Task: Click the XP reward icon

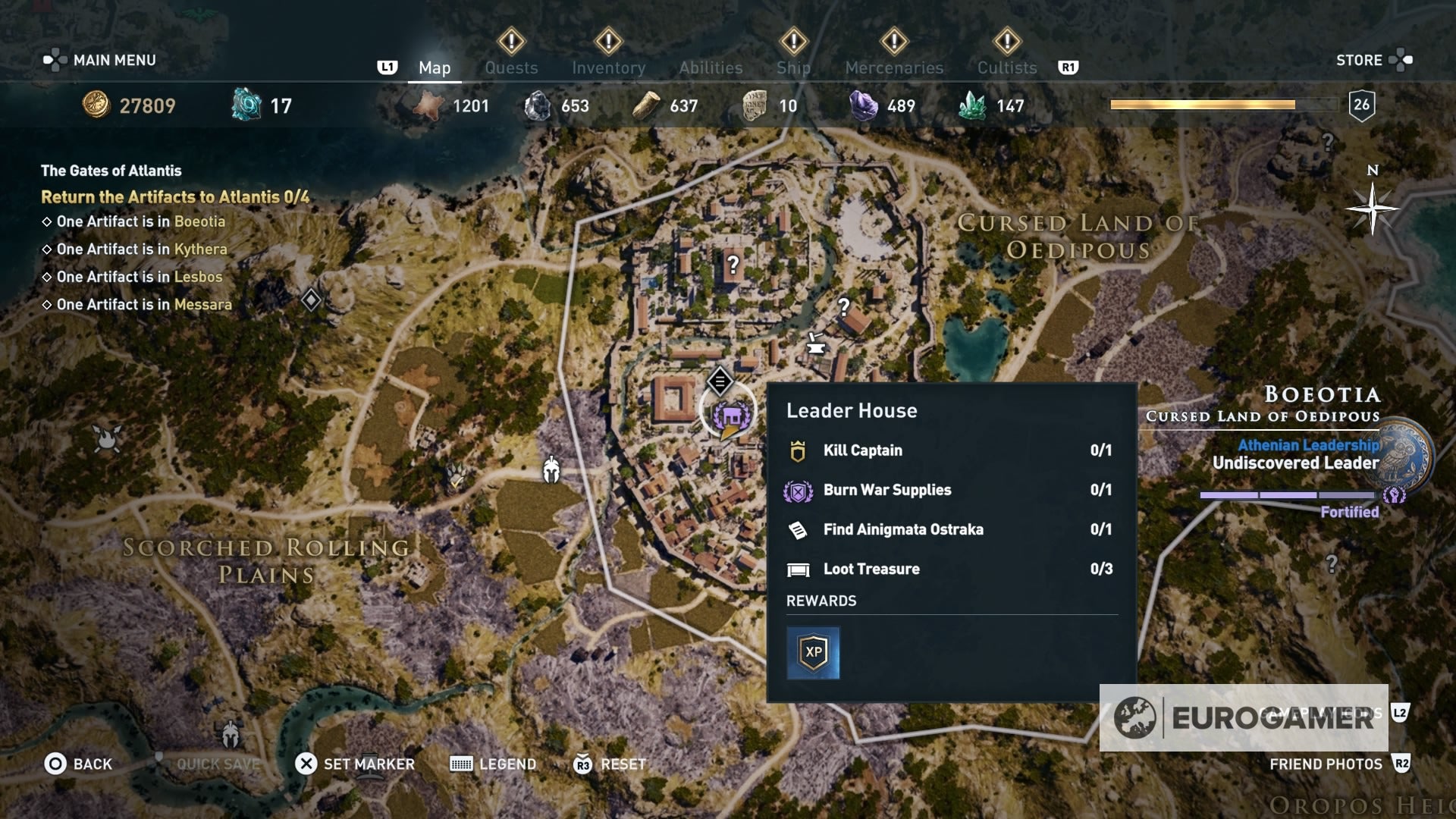Action: [x=813, y=651]
